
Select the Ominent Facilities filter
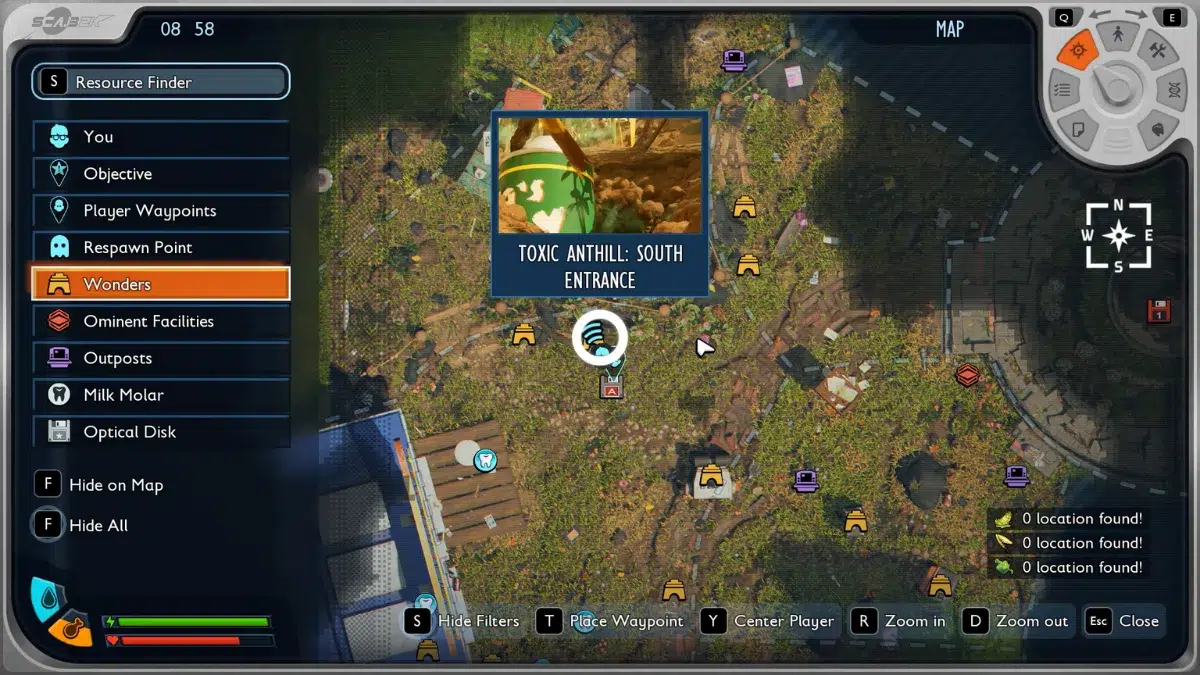[x=160, y=321]
